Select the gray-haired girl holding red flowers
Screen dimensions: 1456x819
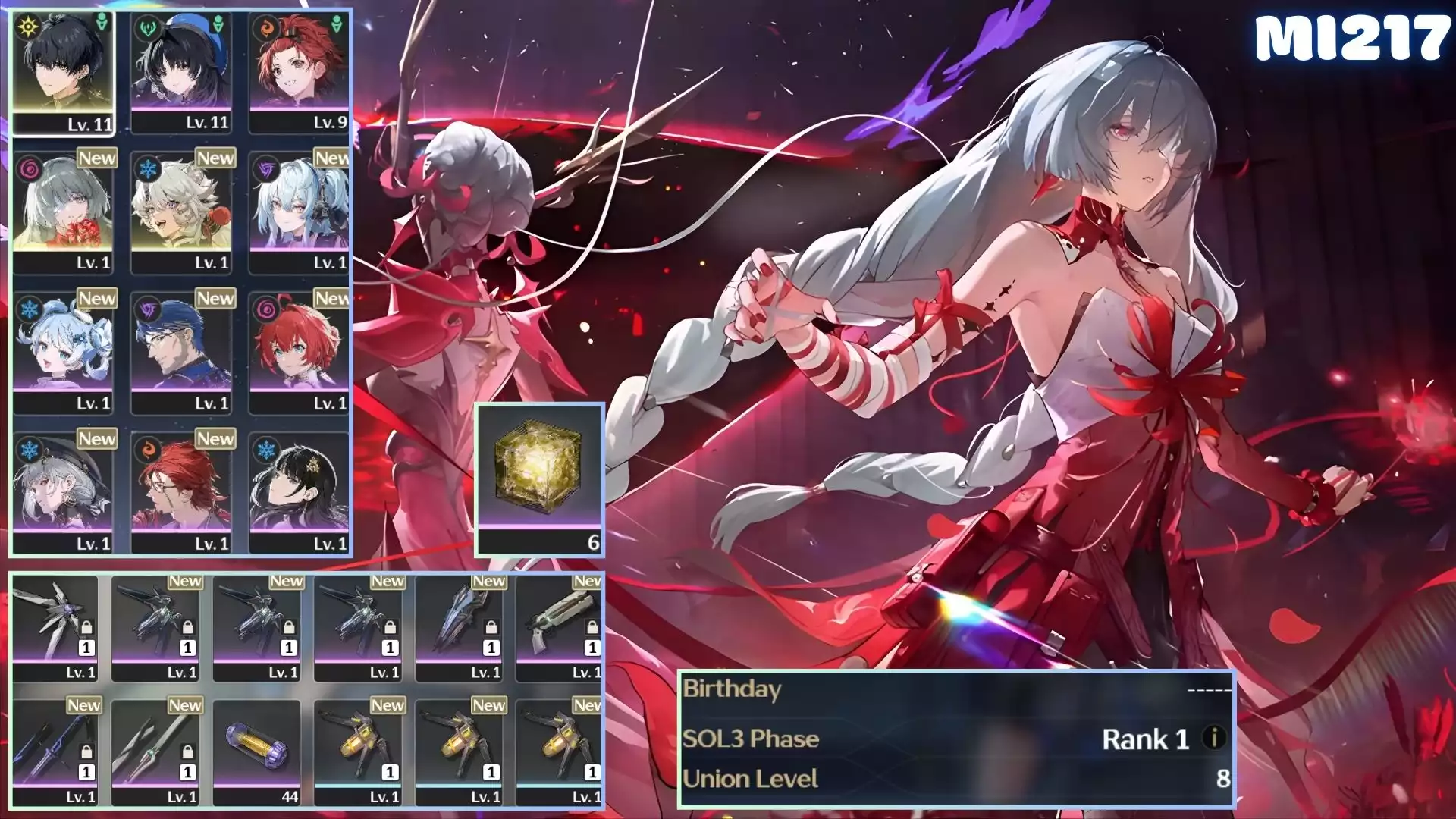coord(63,211)
